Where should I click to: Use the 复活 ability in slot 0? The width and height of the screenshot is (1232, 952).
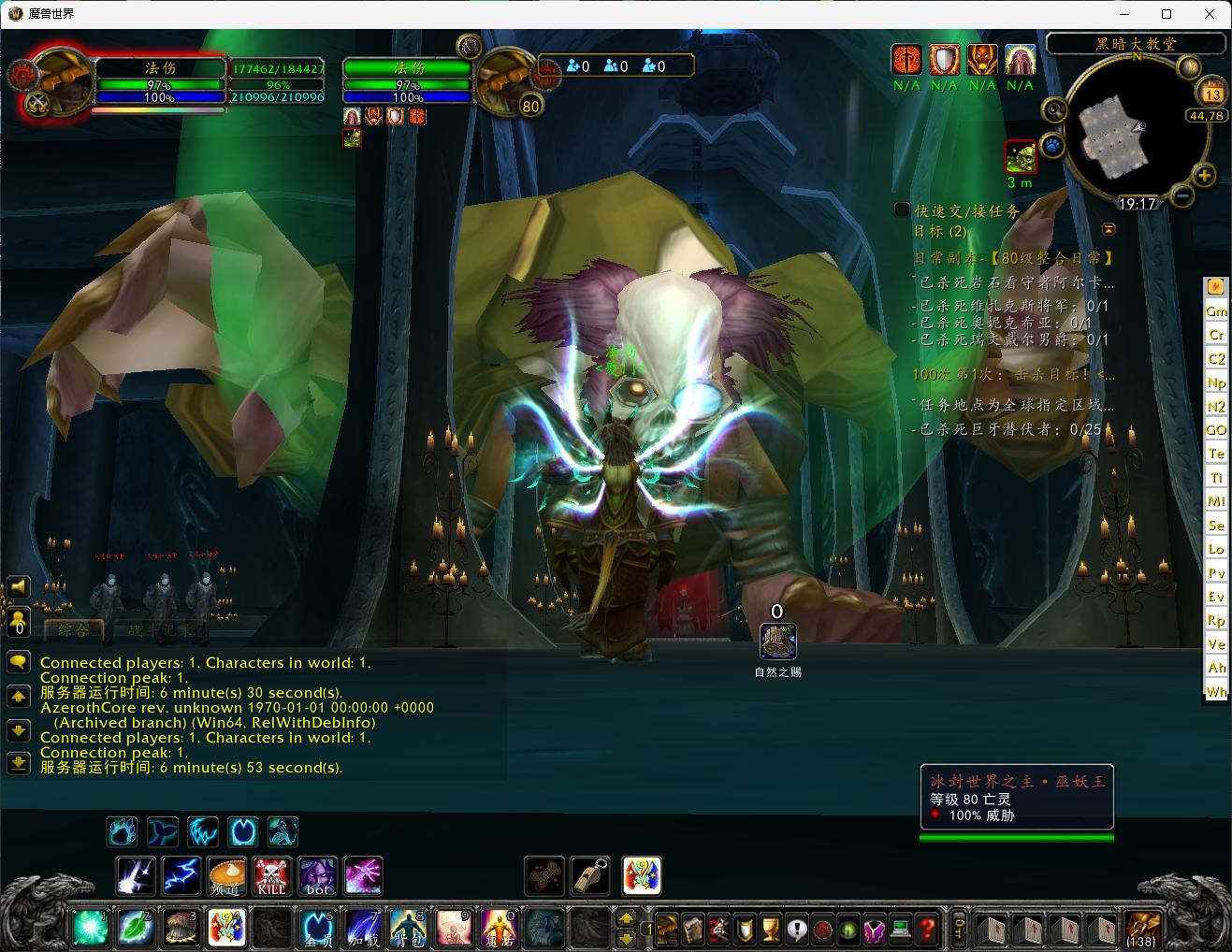pos(499,927)
